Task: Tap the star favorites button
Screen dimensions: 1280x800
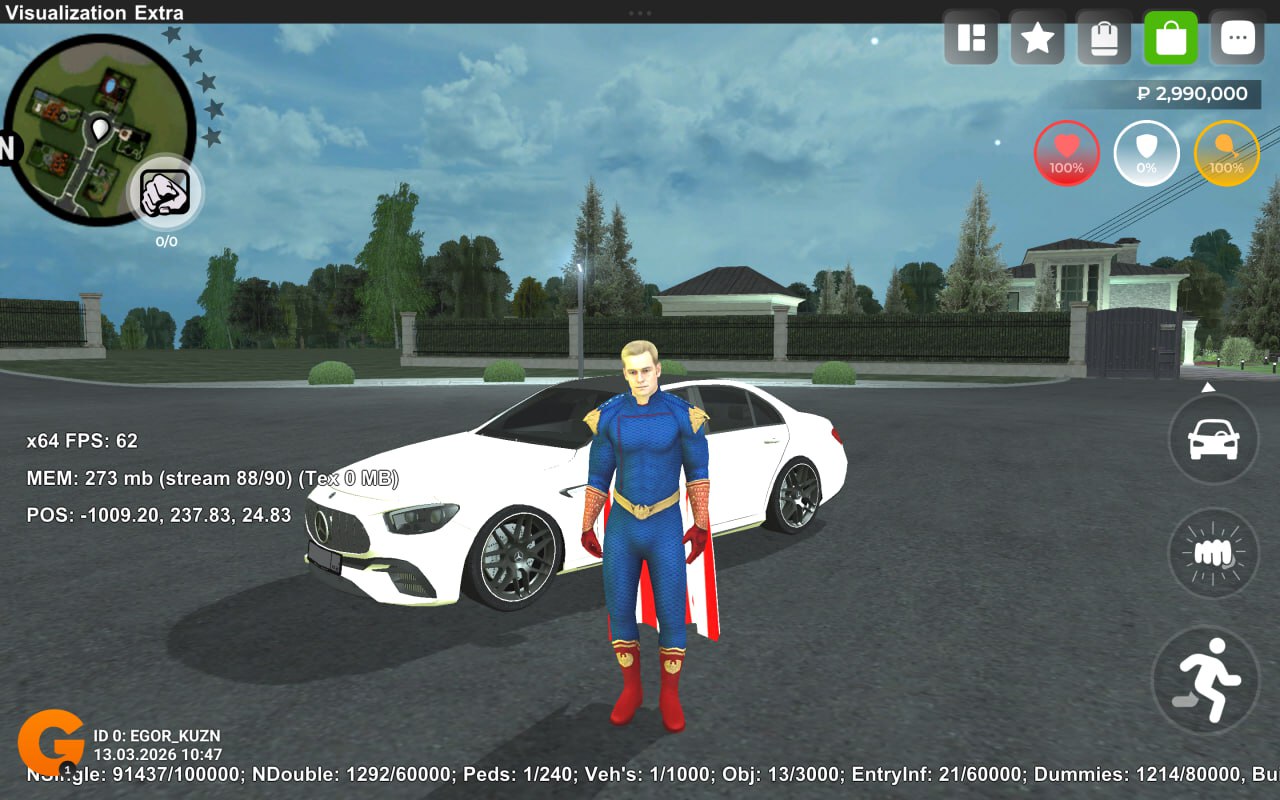Action: point(1037,38)
